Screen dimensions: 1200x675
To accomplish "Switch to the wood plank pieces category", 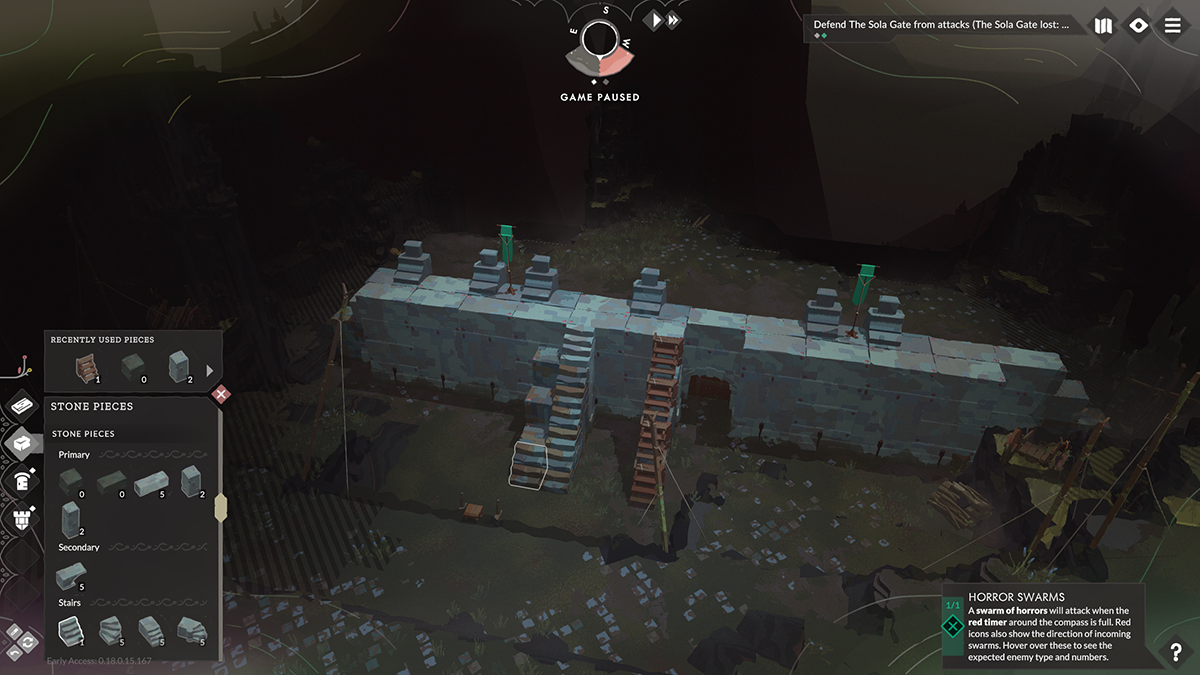I will (22, 404).
